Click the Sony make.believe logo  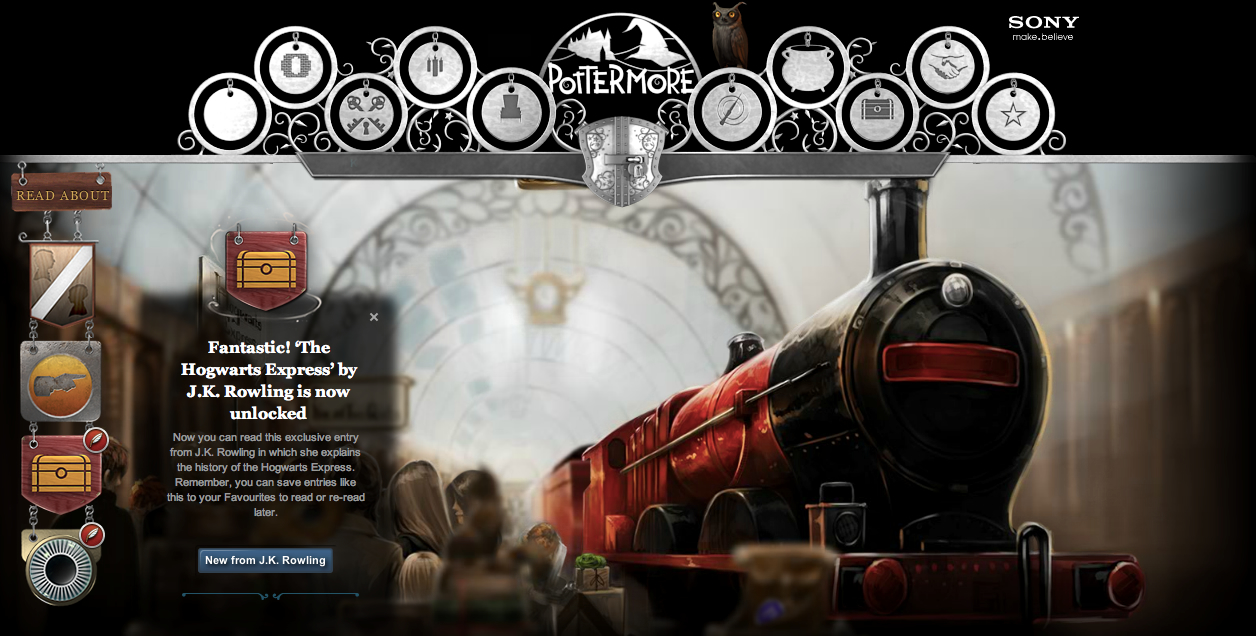pyautogui.click(x=1043, y=27)
